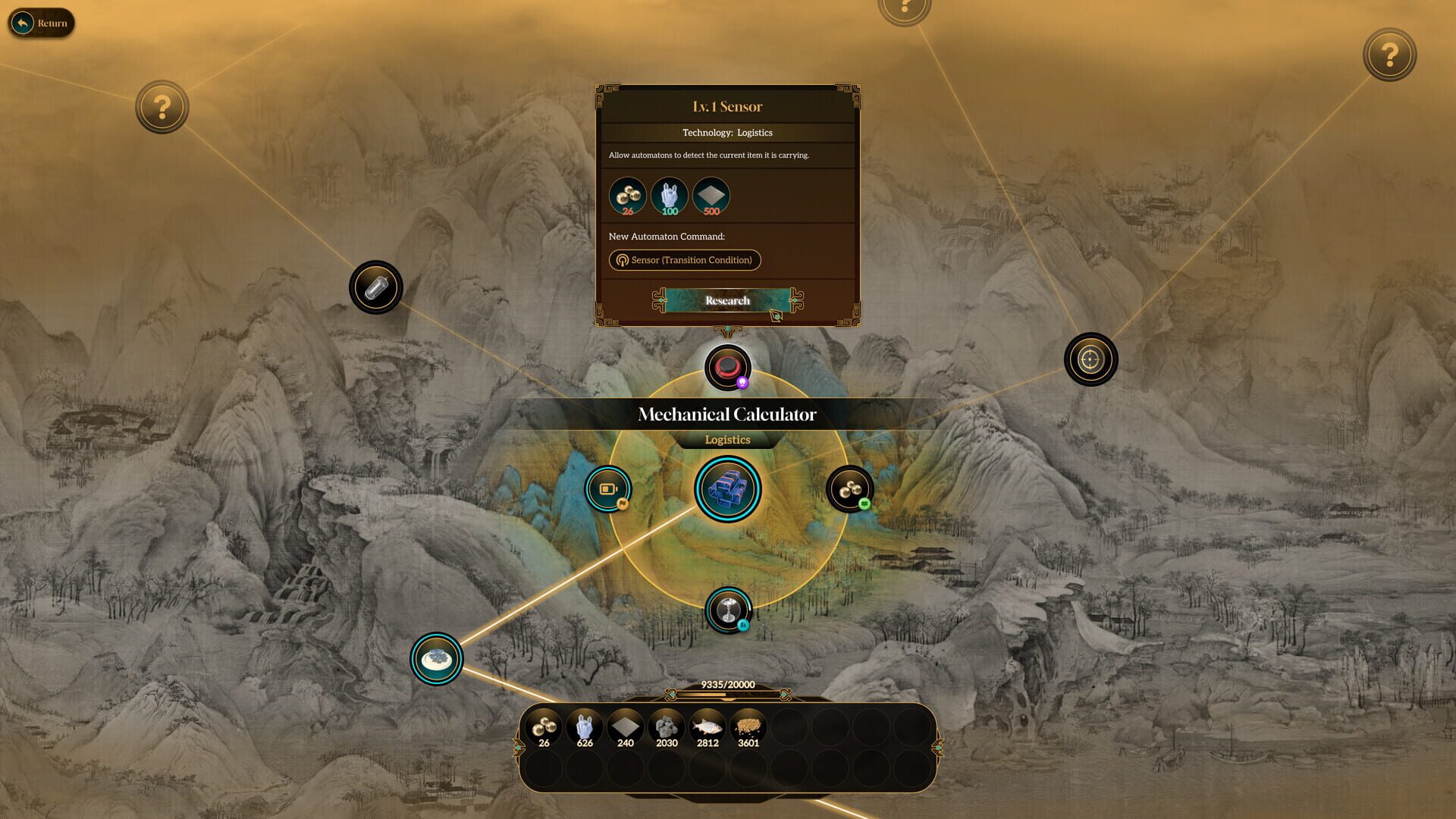Image resolution: width=1456 pixels, height=819 pixels.
Task: Click the crystal cost icon showing 100 in the tooltip
Action: [670, 196]
